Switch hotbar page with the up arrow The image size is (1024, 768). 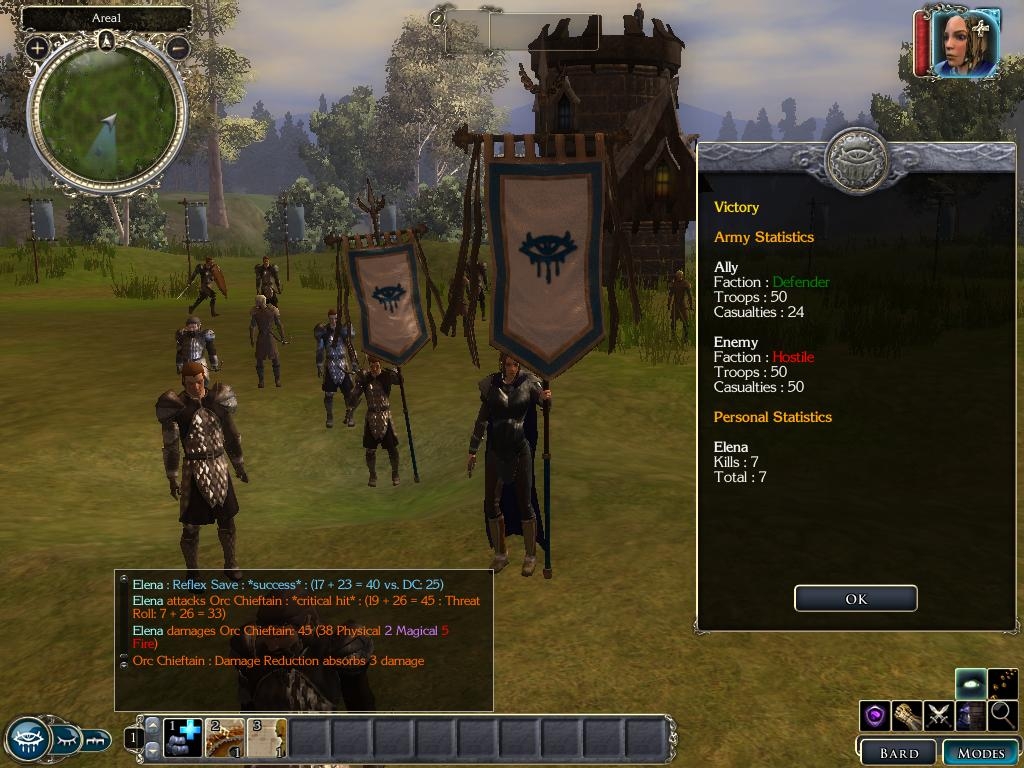[152, 724]
